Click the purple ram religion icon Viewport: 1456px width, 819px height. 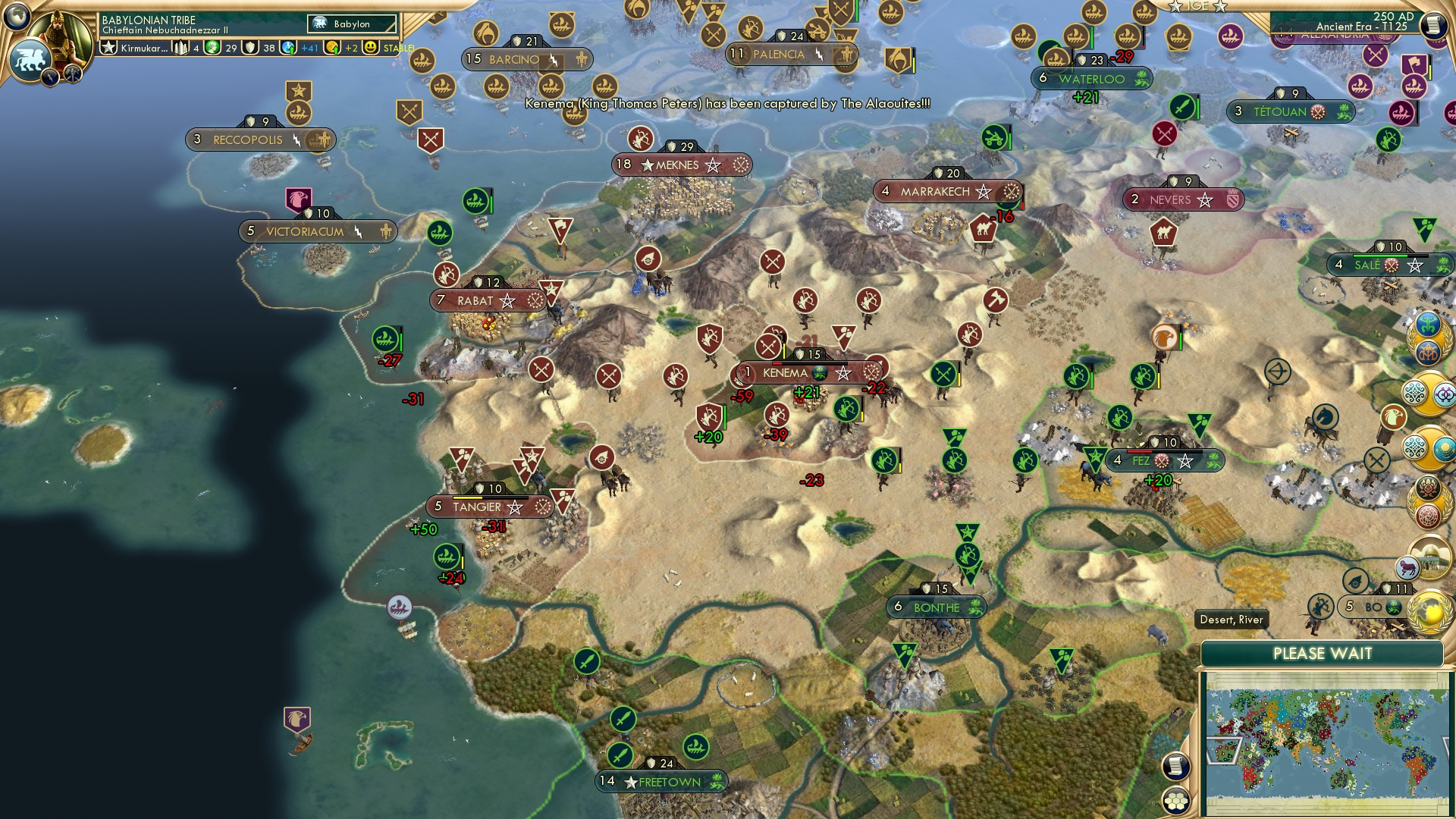[1407, 566]
